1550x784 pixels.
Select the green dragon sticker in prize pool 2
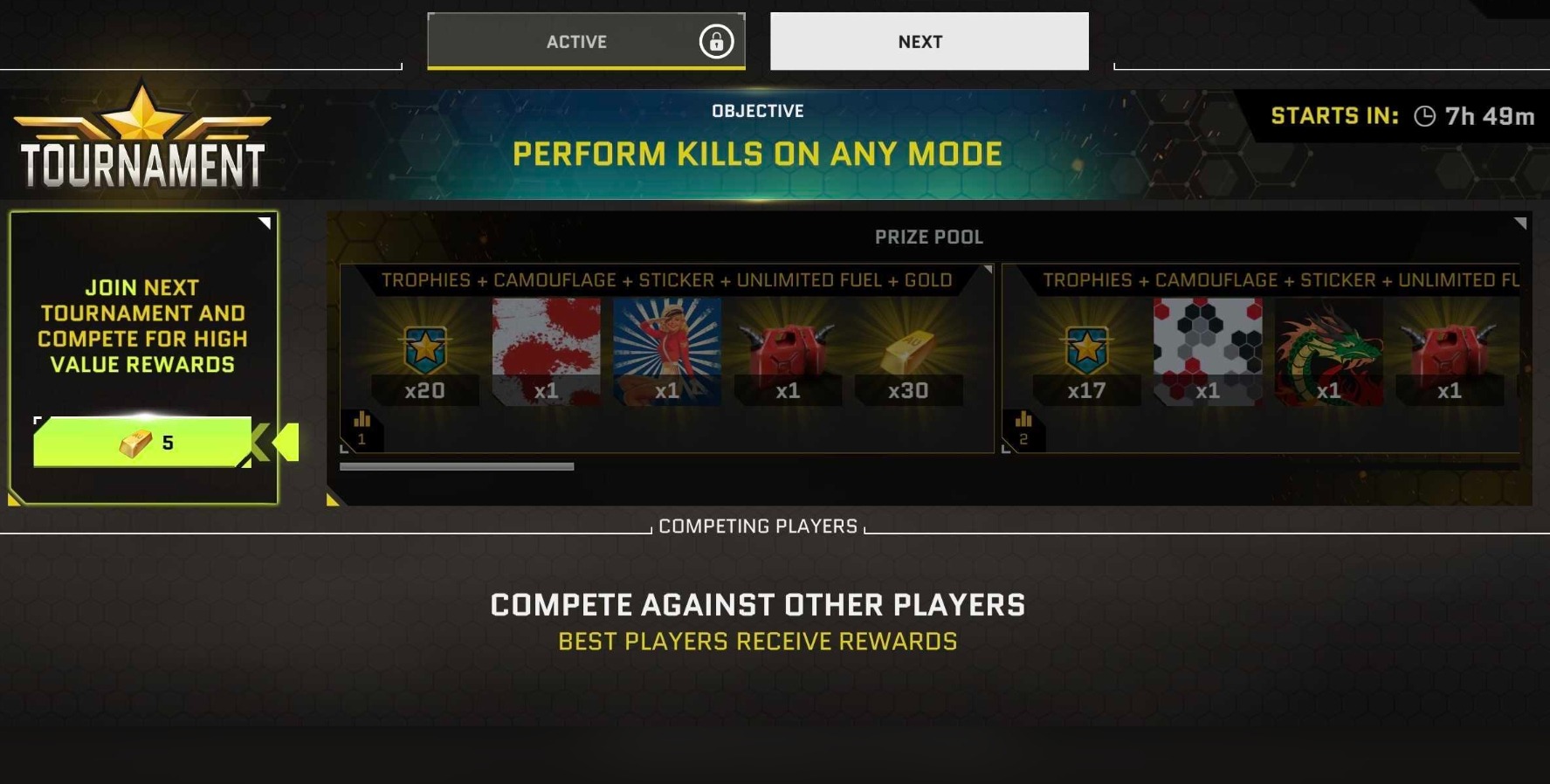[1328, 349]
